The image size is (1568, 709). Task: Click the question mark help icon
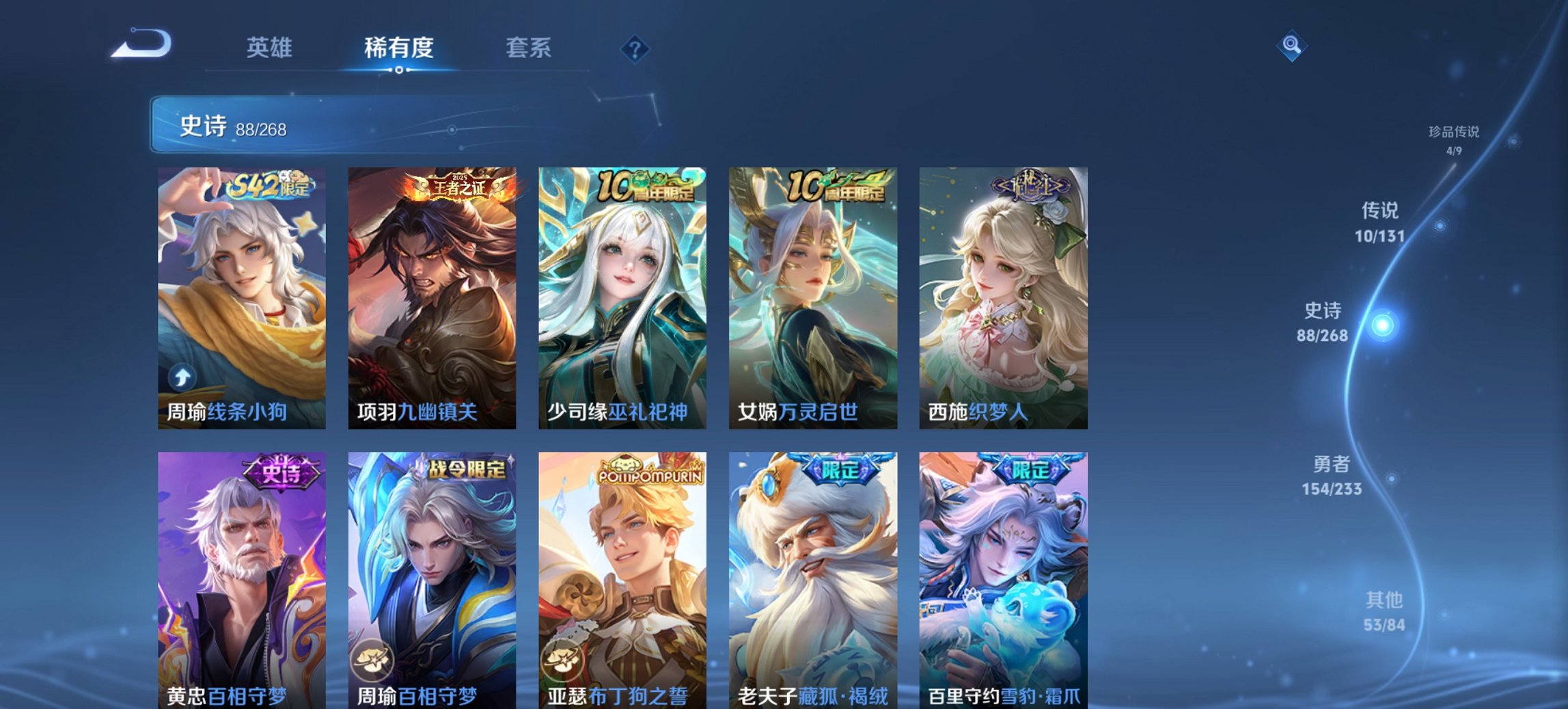(x=635, y=49)
